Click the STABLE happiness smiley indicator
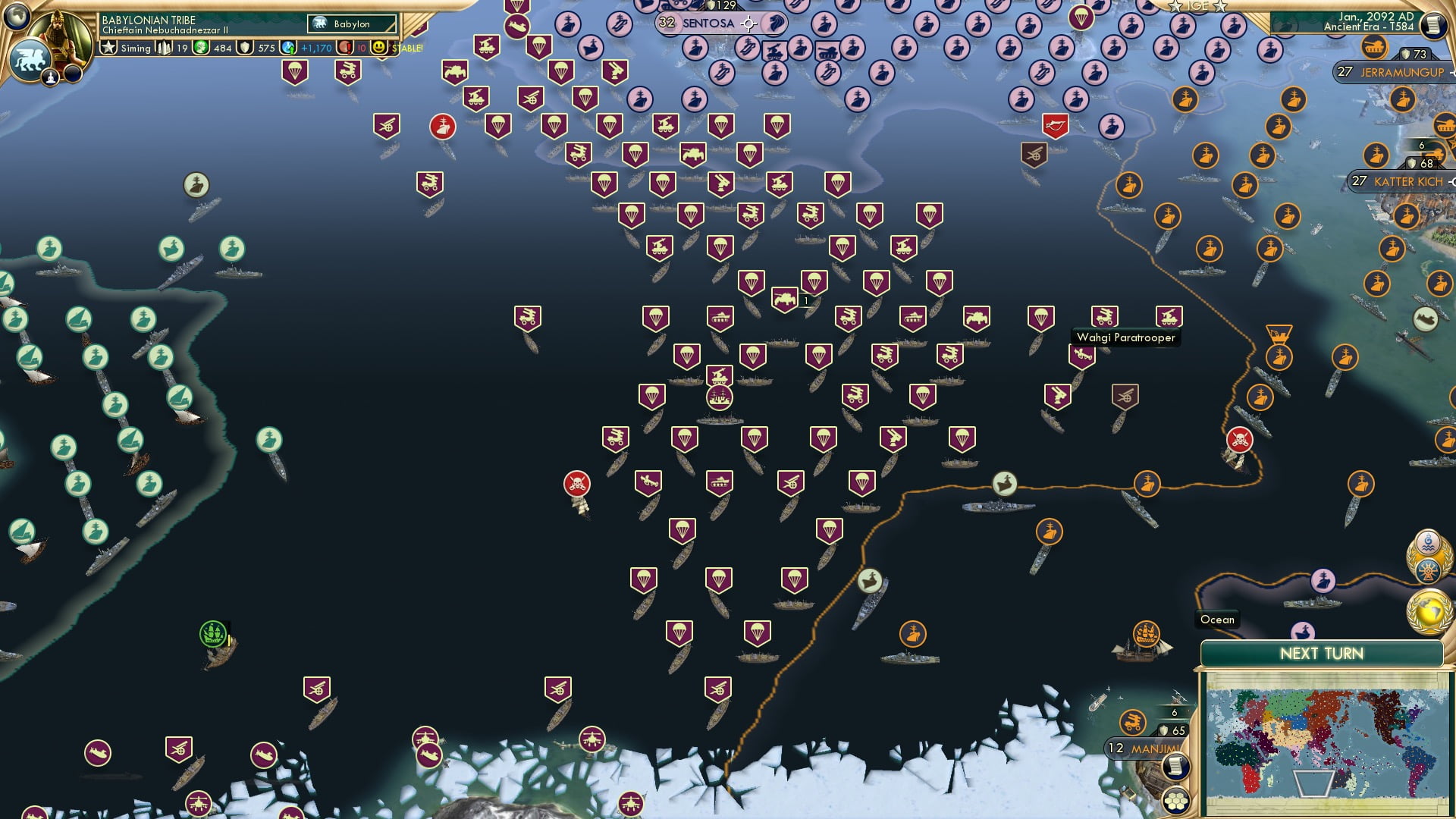 [x=377, y=48]
